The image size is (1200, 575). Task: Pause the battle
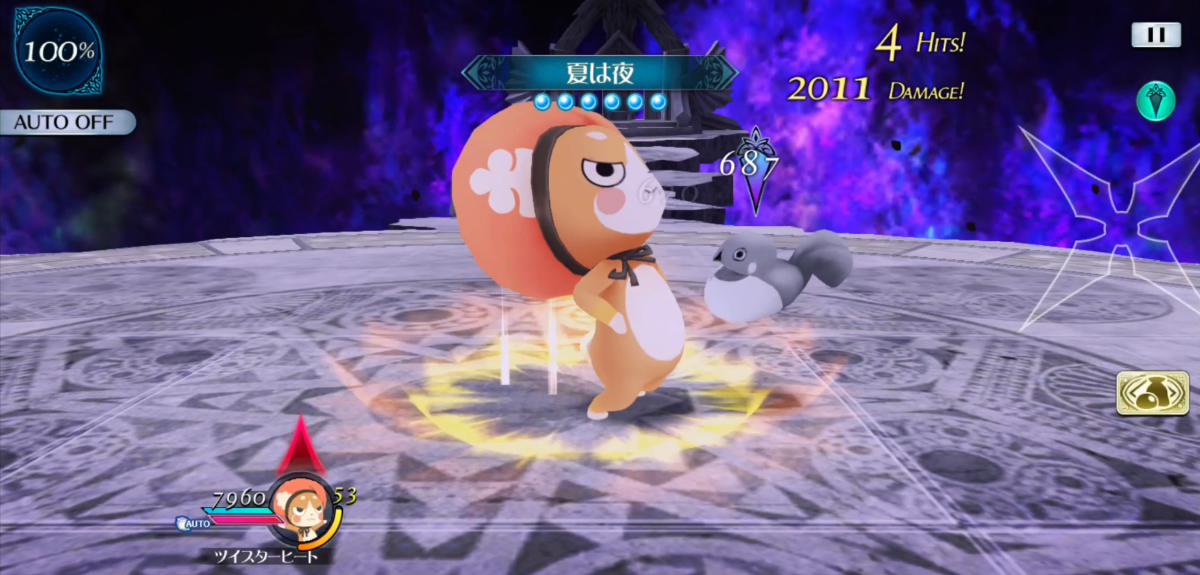[x=1156, y=35]
